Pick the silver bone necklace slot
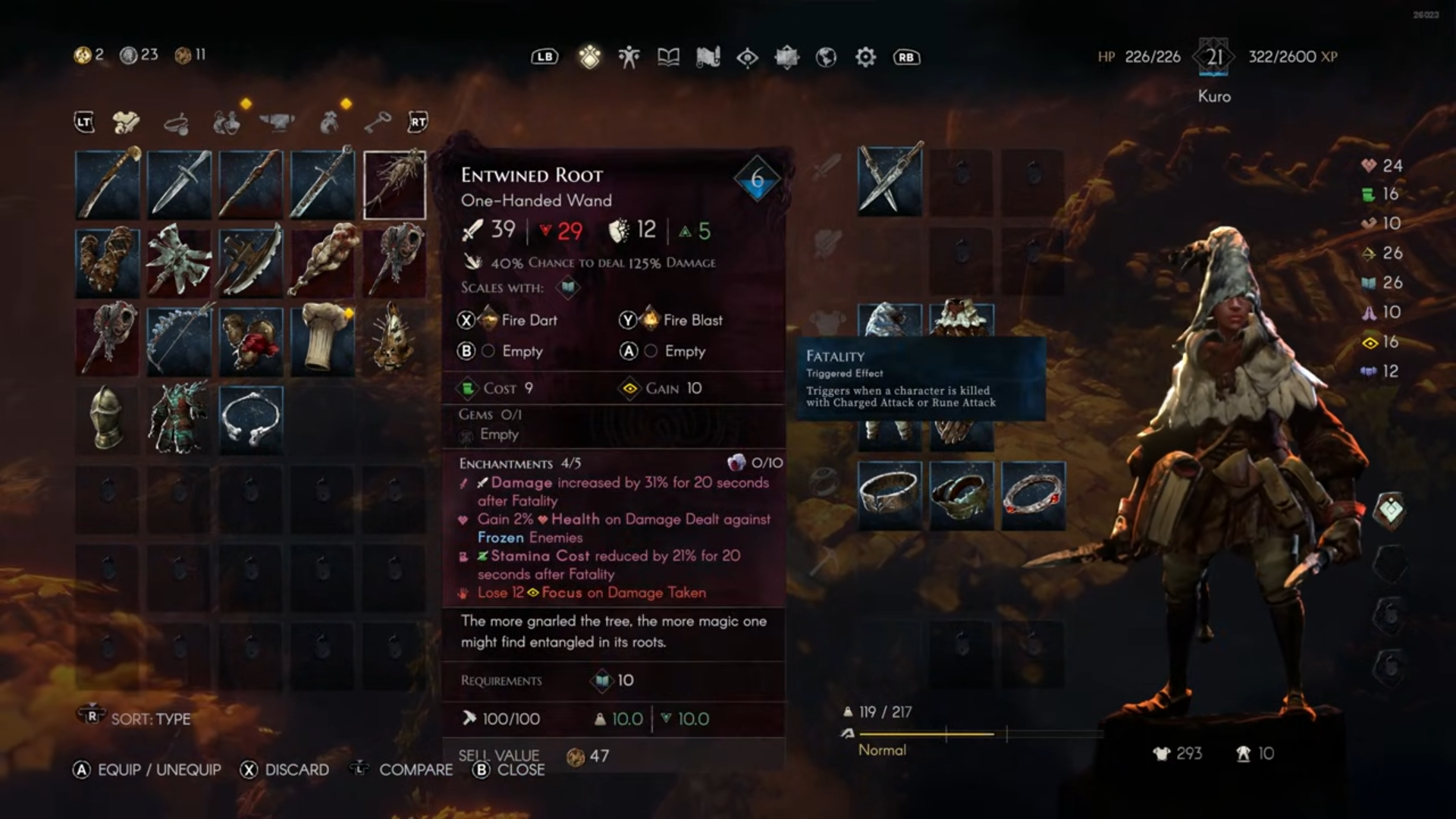Viewport: 1456px width, 819px height. click(251, 419)
